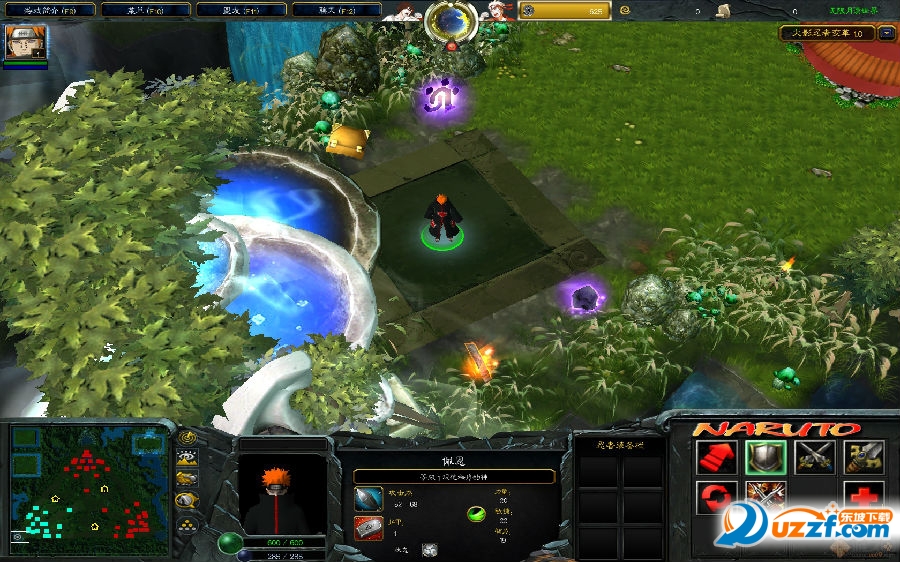Activate the single sword Attack command
Viewport: 900px width, 562px height.
point(863,457)
